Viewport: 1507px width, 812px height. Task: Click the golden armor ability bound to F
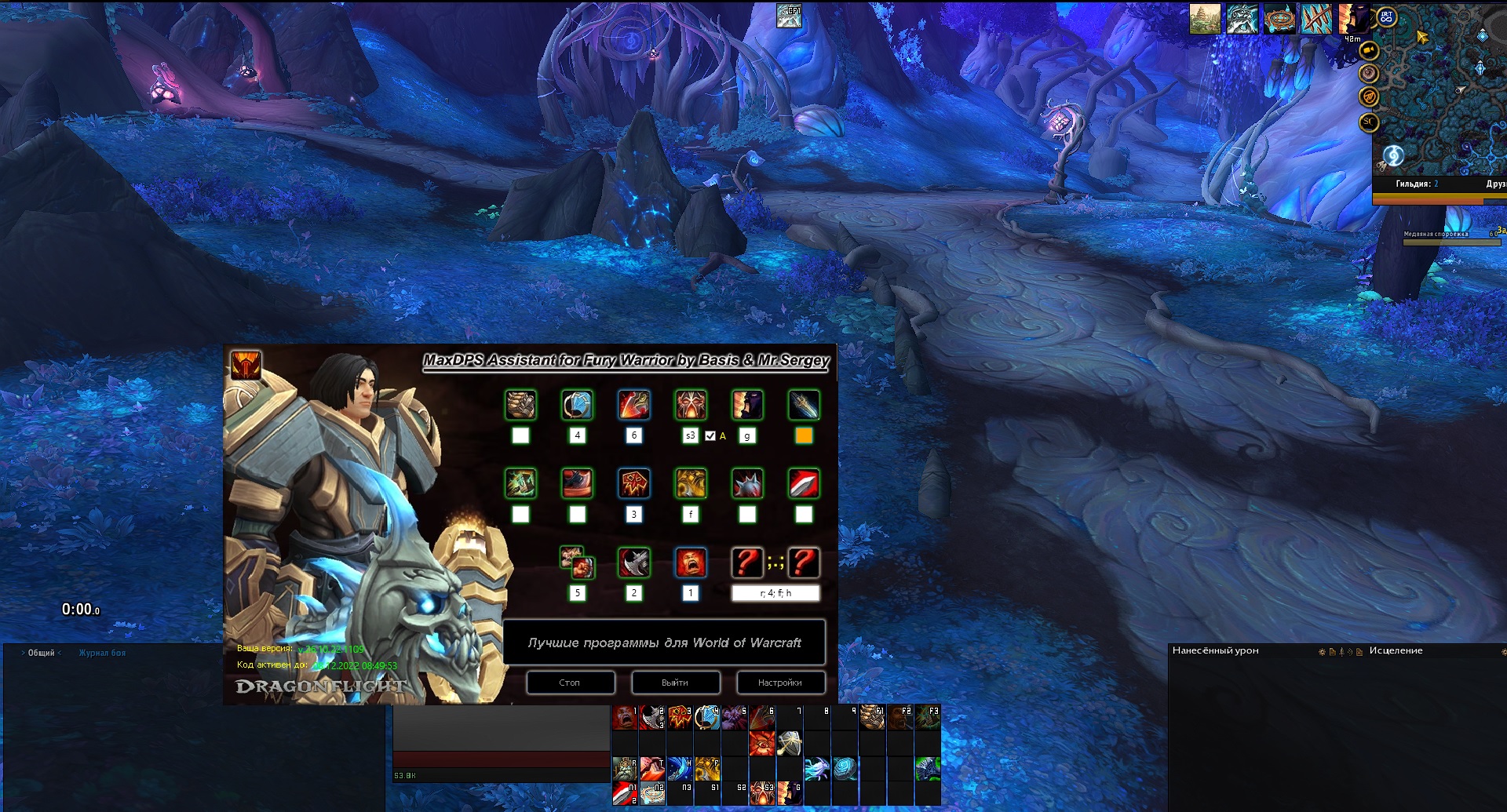coord(706,767)
